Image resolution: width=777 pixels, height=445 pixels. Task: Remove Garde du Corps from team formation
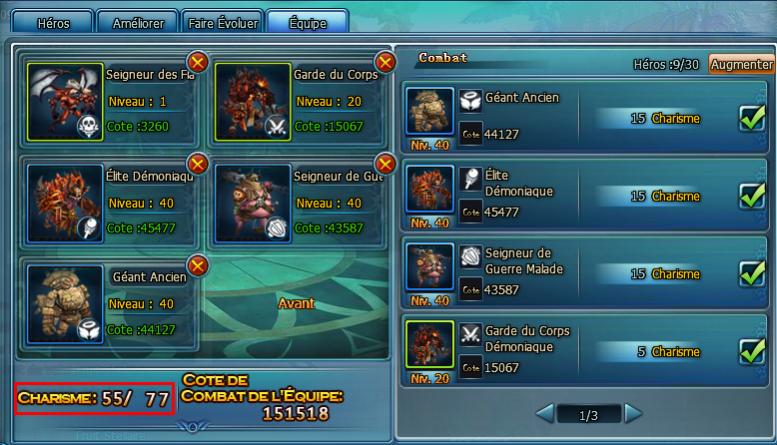pyautogui.click(x=384, y=63)
